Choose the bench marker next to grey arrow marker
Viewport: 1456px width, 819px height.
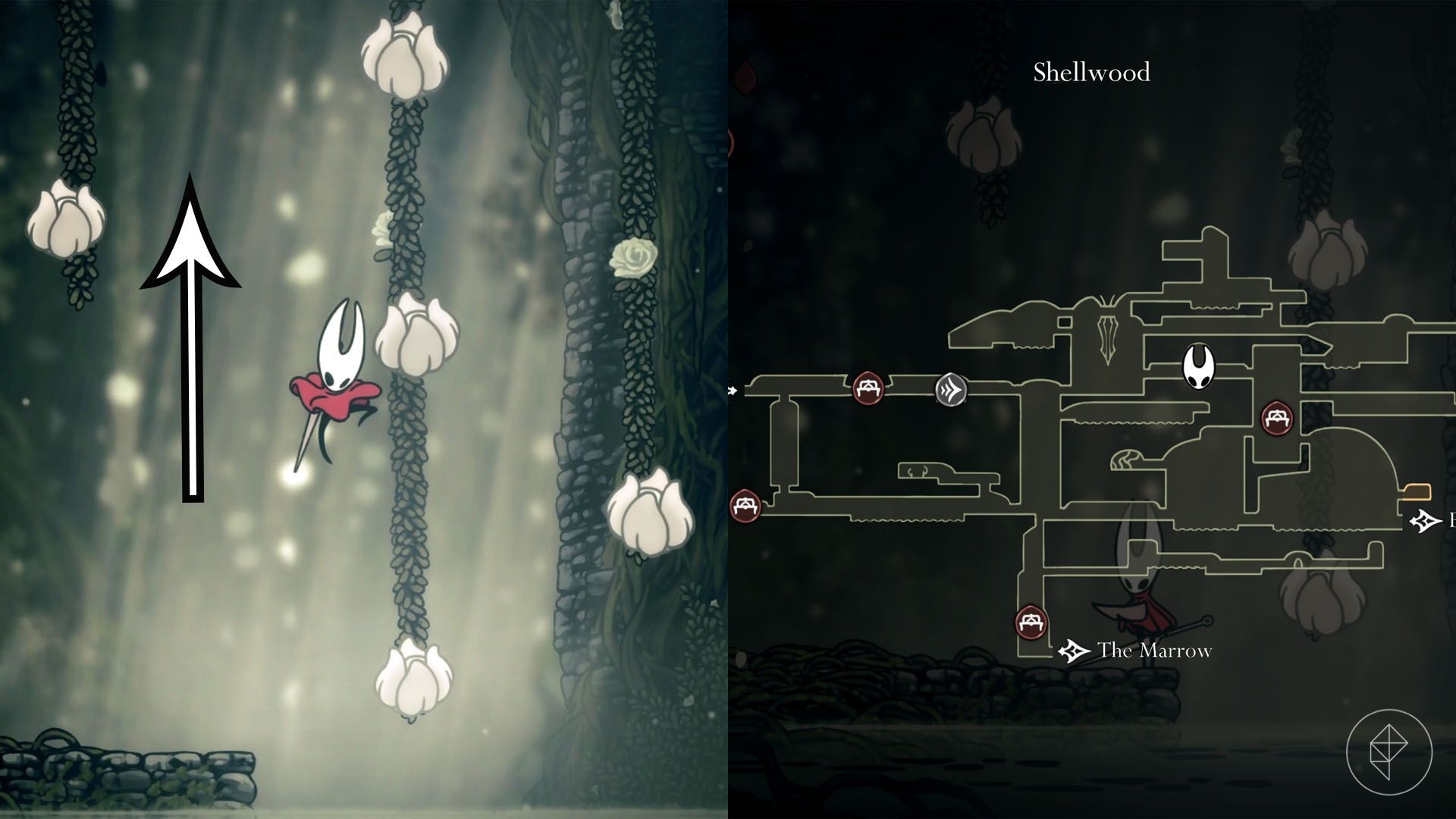tap(868, 388)
